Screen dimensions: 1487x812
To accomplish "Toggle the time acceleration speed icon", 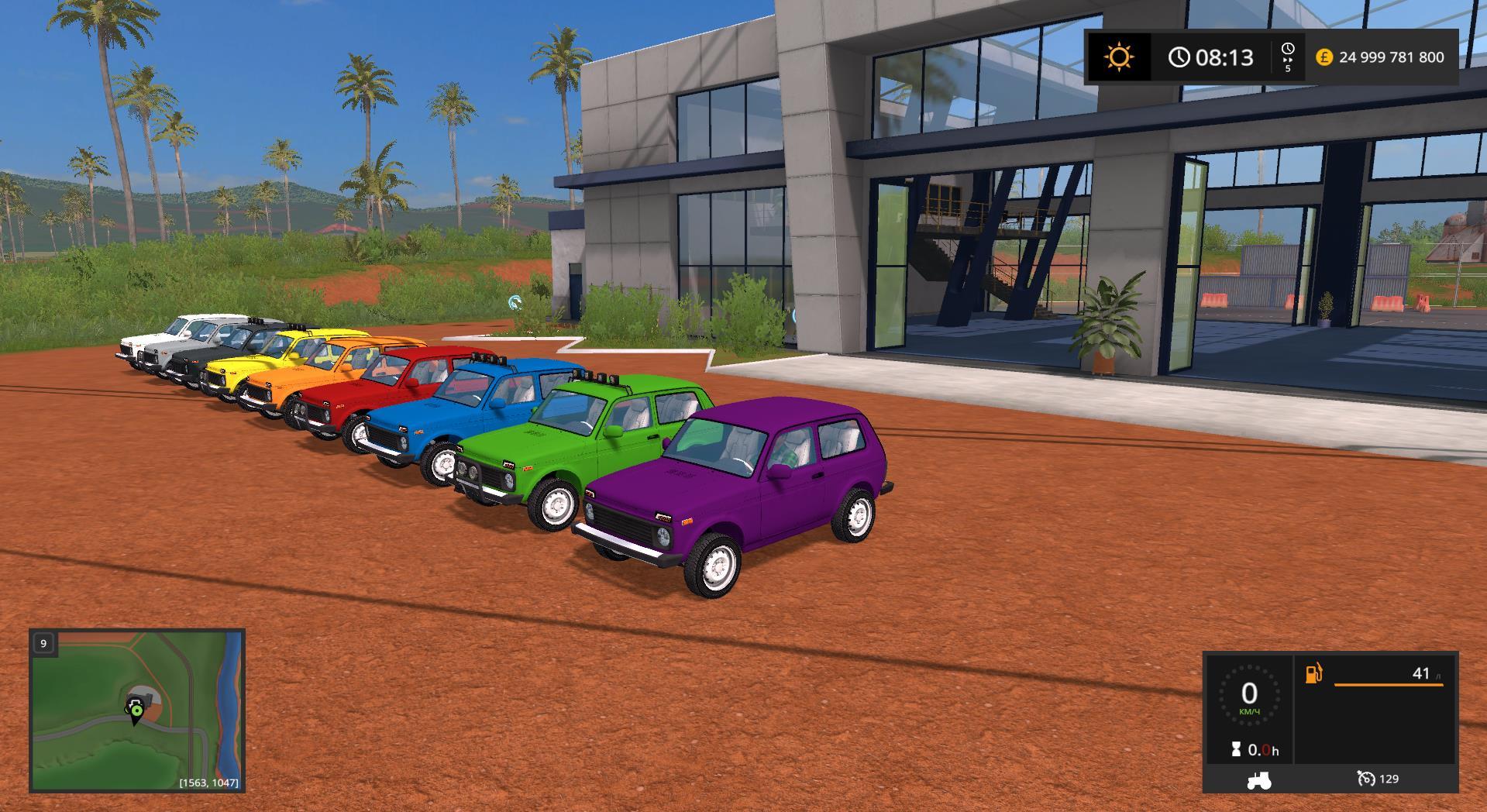I will pyautogui.click(x=1287, y=57).
